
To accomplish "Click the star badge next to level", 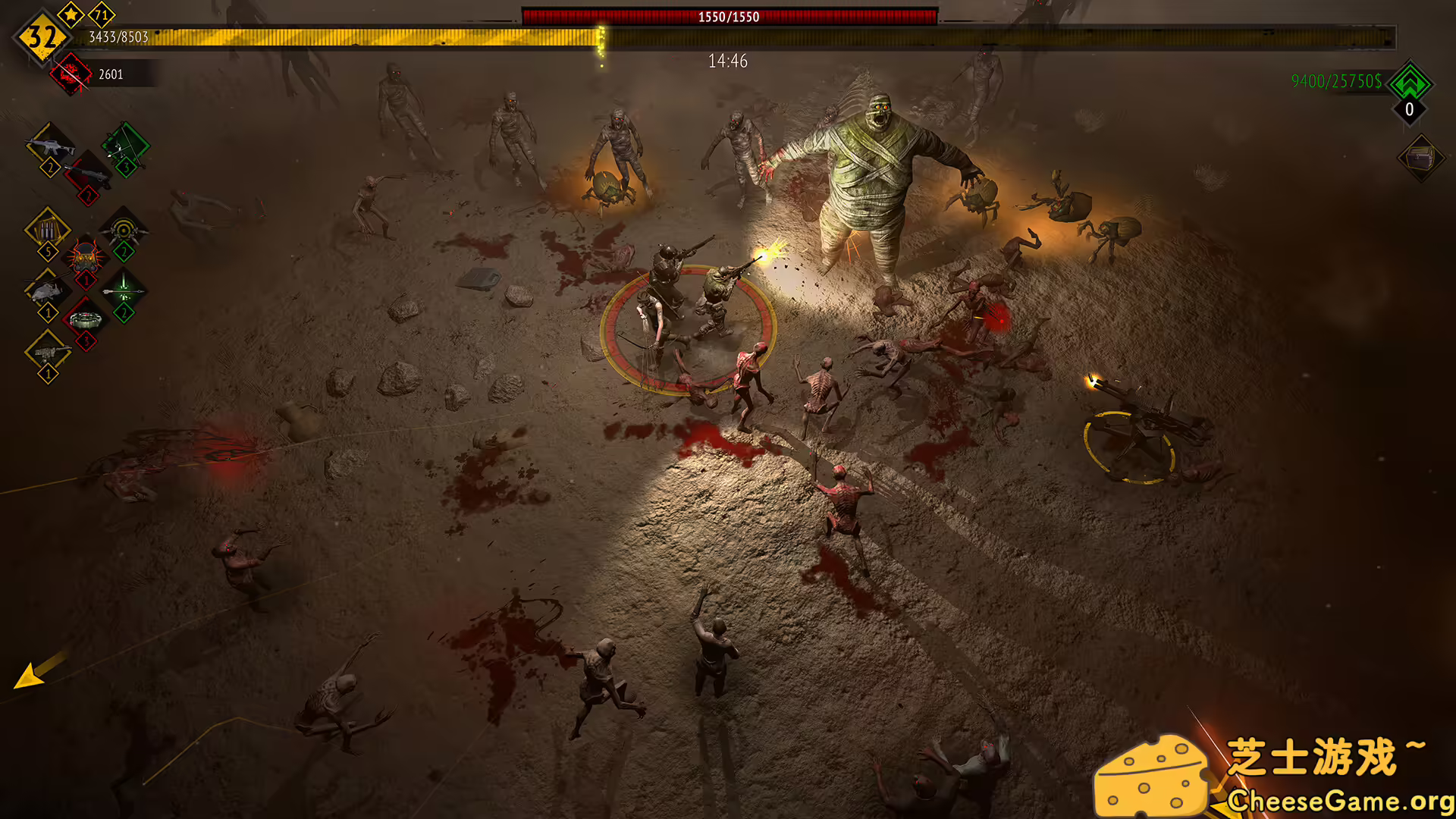I will coord(71,14).
